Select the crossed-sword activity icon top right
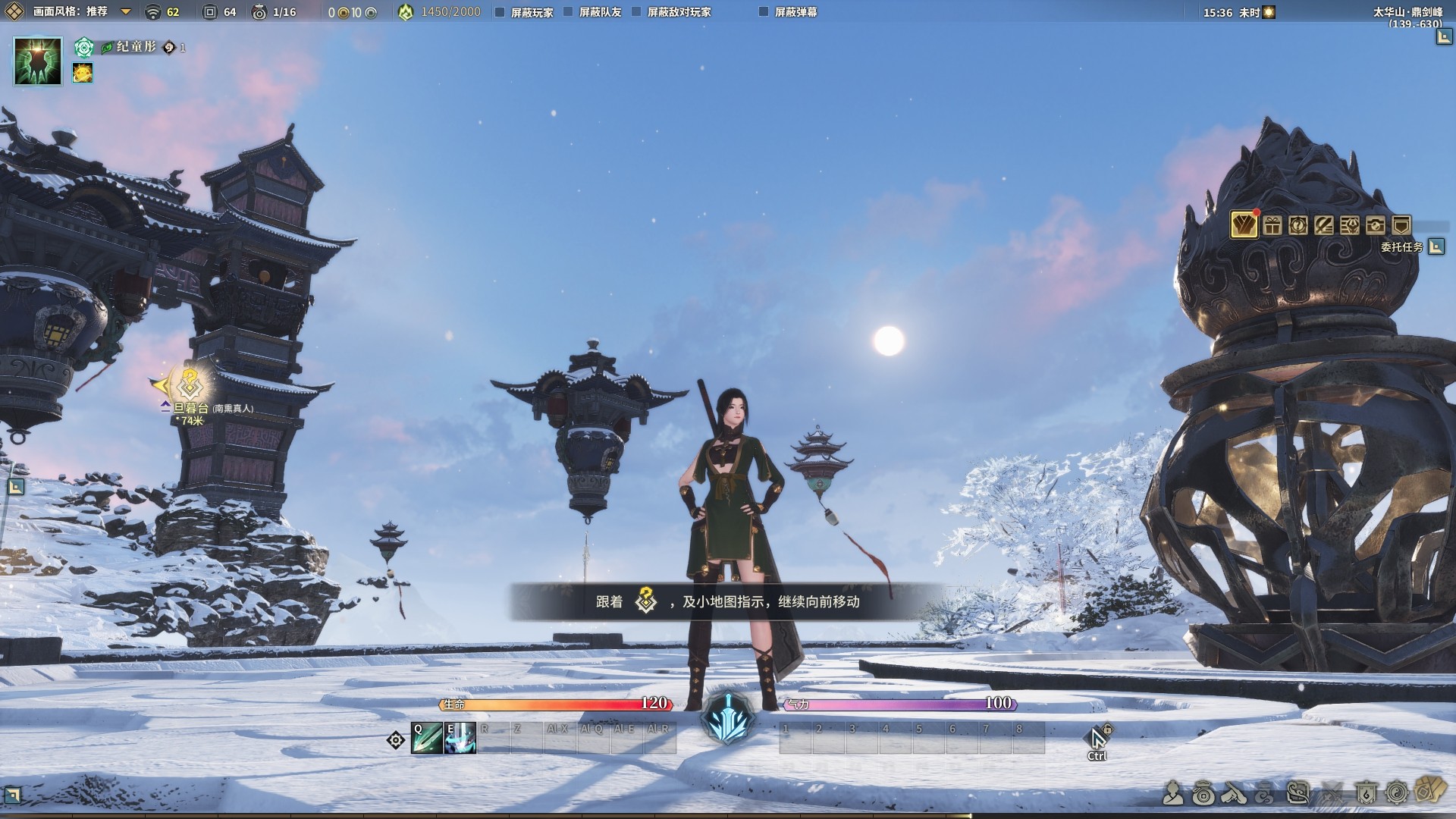This screenshot has height=819, width=1456. (1325, 224)
